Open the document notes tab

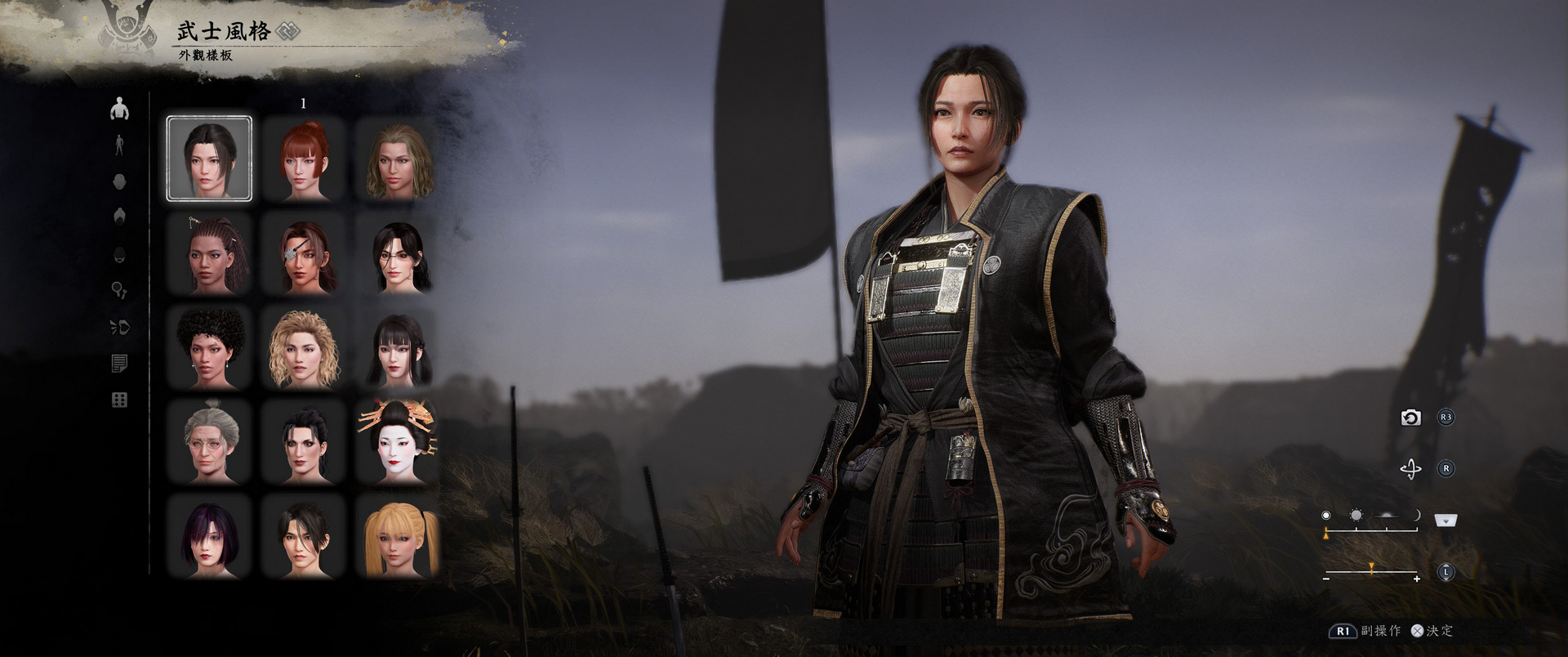point(119,364)
